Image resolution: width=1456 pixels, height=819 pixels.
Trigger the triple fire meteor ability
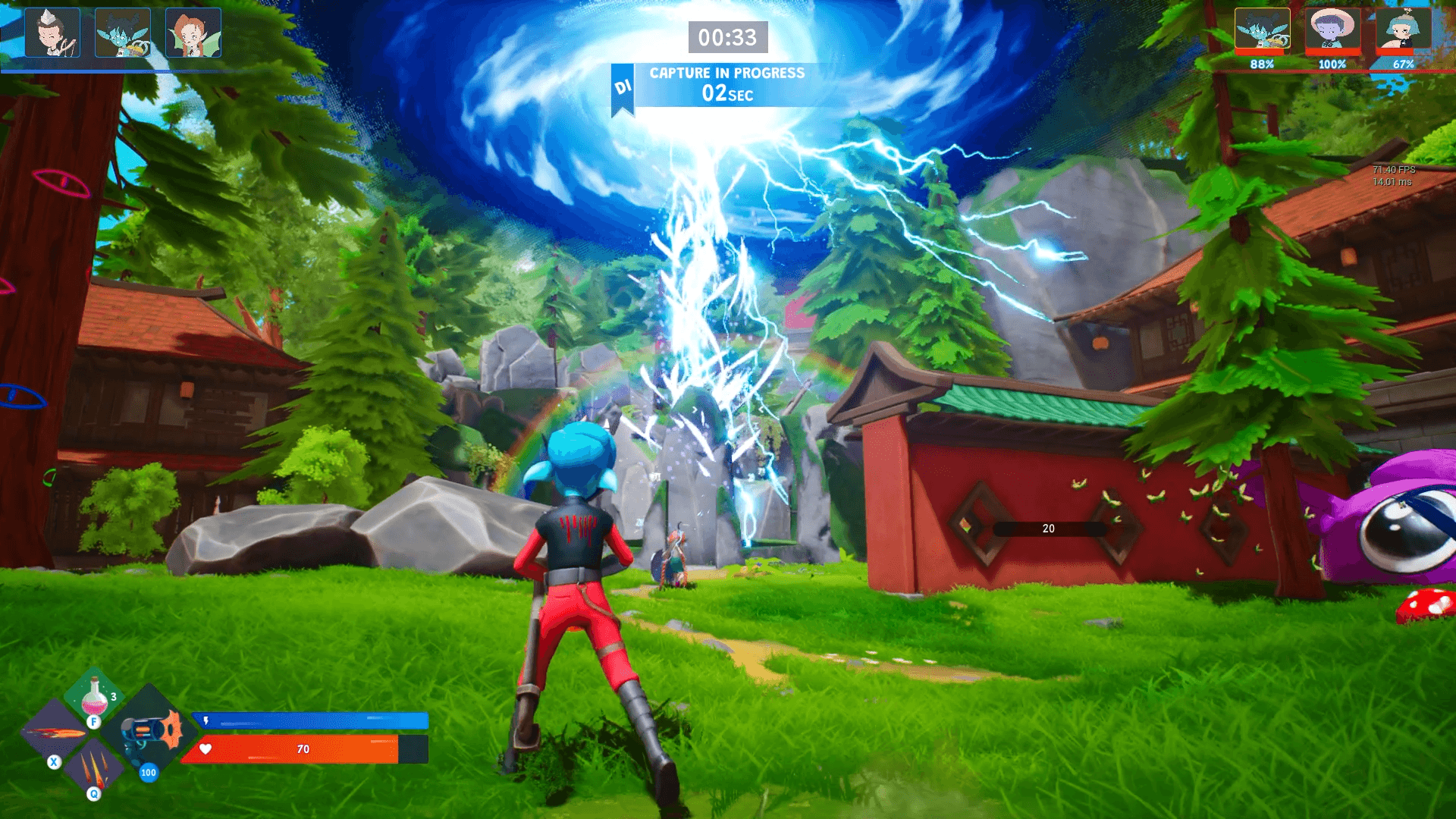tap(94, 767)
